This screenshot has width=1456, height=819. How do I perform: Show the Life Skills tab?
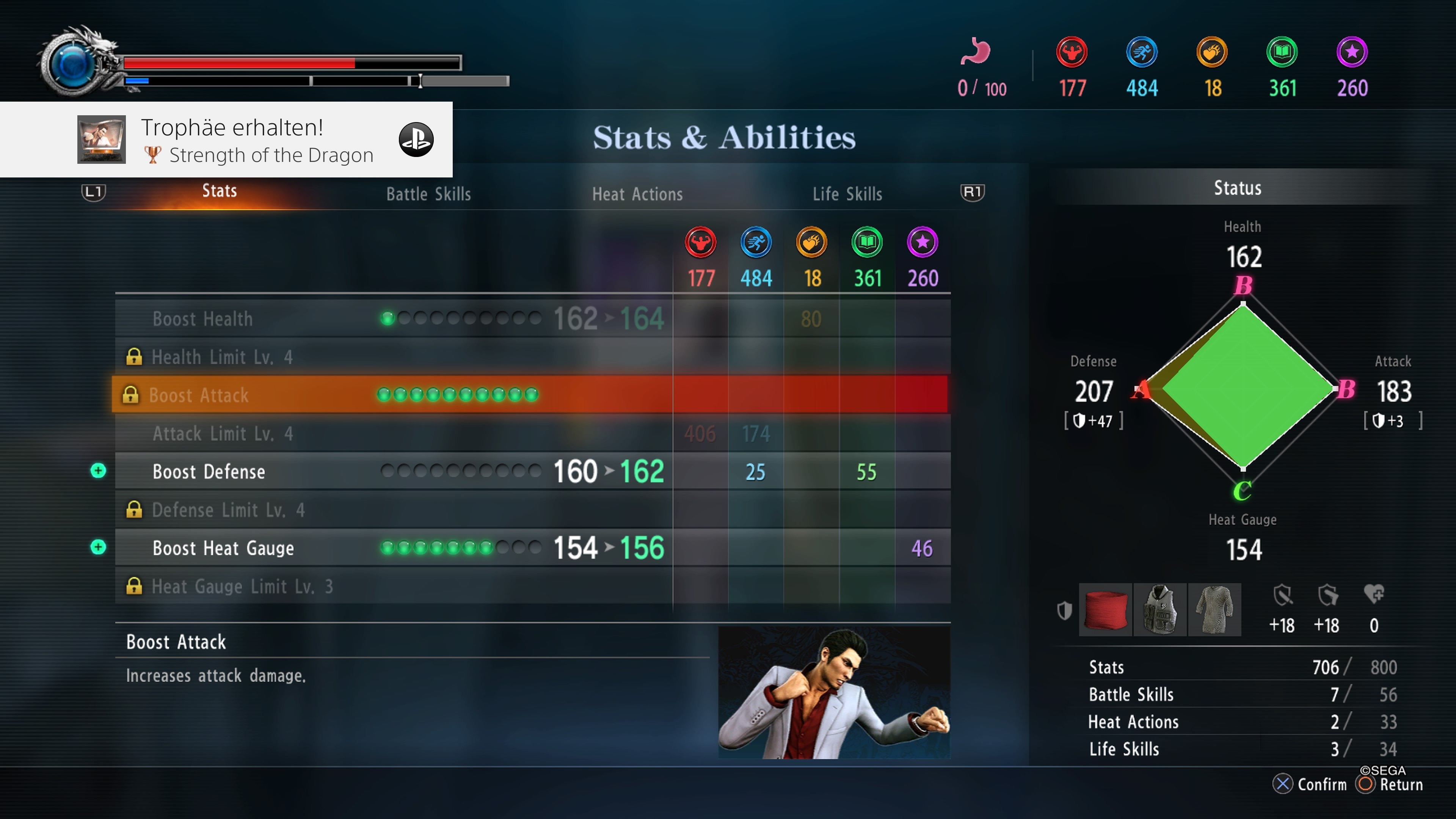tap(847, 195)
